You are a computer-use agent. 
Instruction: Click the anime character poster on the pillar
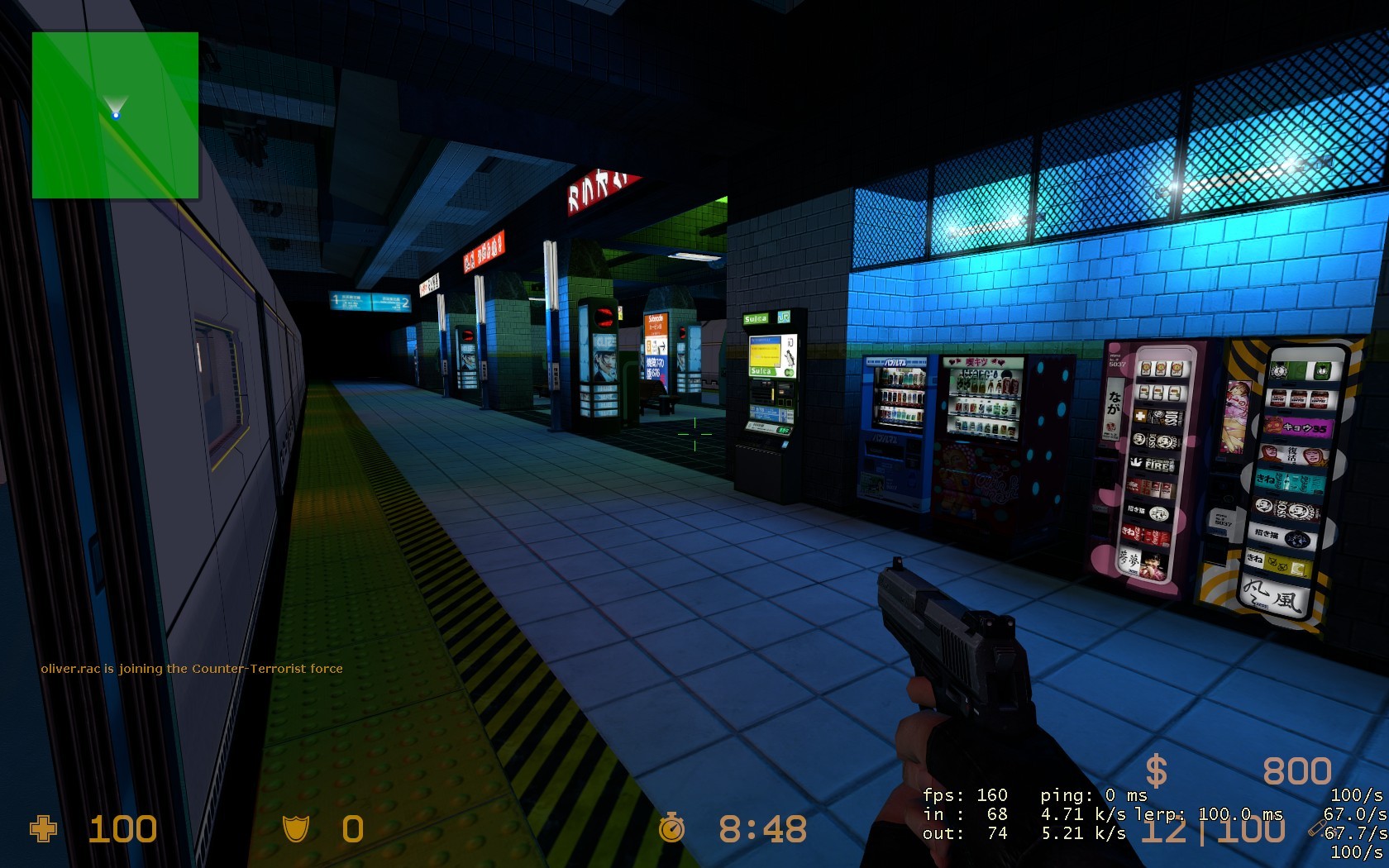coord(604,359)
